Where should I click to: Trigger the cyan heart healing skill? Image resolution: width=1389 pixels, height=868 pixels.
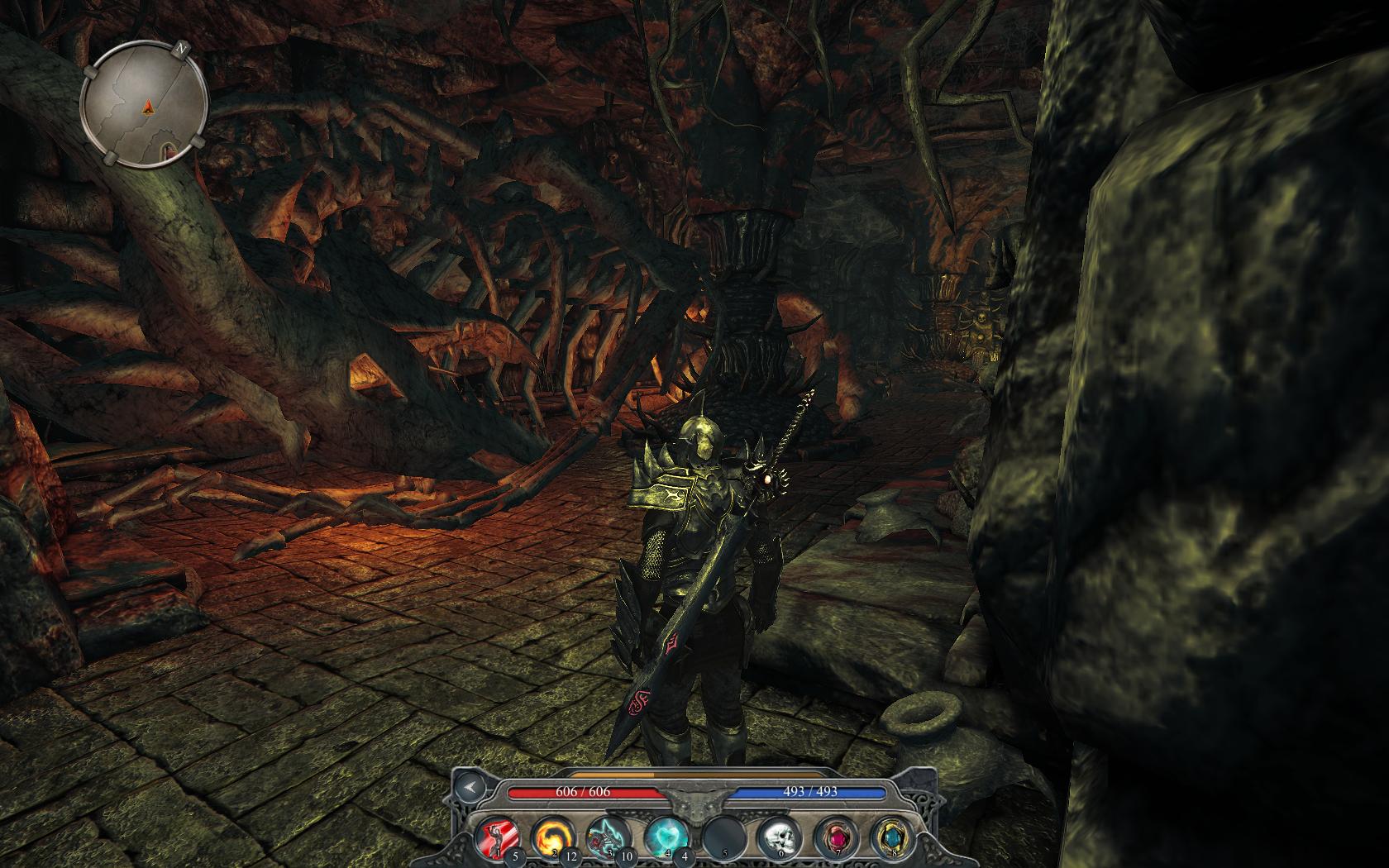(663, 837)
